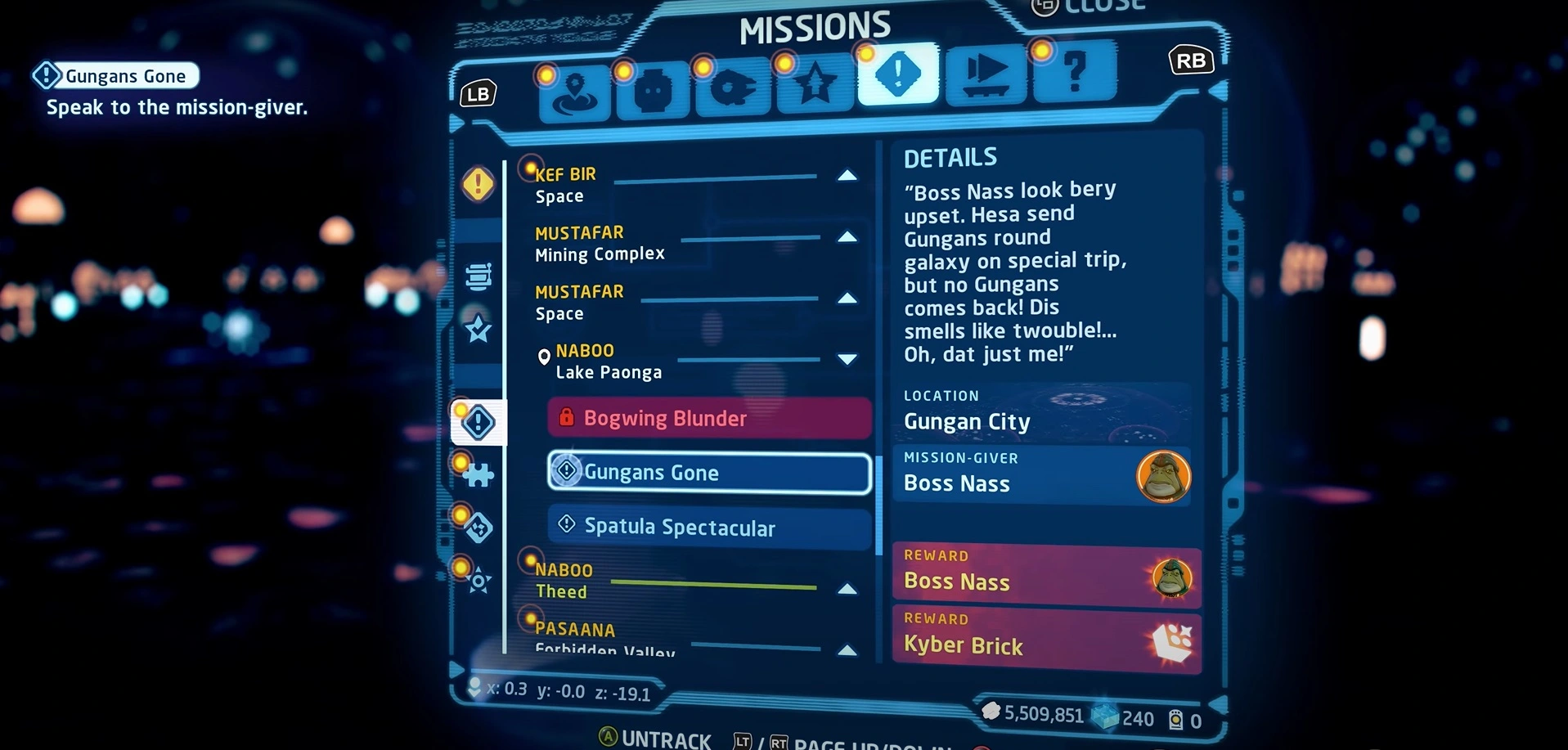Select the side missions sidebar tab
The width and height of the screenshot is (1568, 750).
click(478, 422)
